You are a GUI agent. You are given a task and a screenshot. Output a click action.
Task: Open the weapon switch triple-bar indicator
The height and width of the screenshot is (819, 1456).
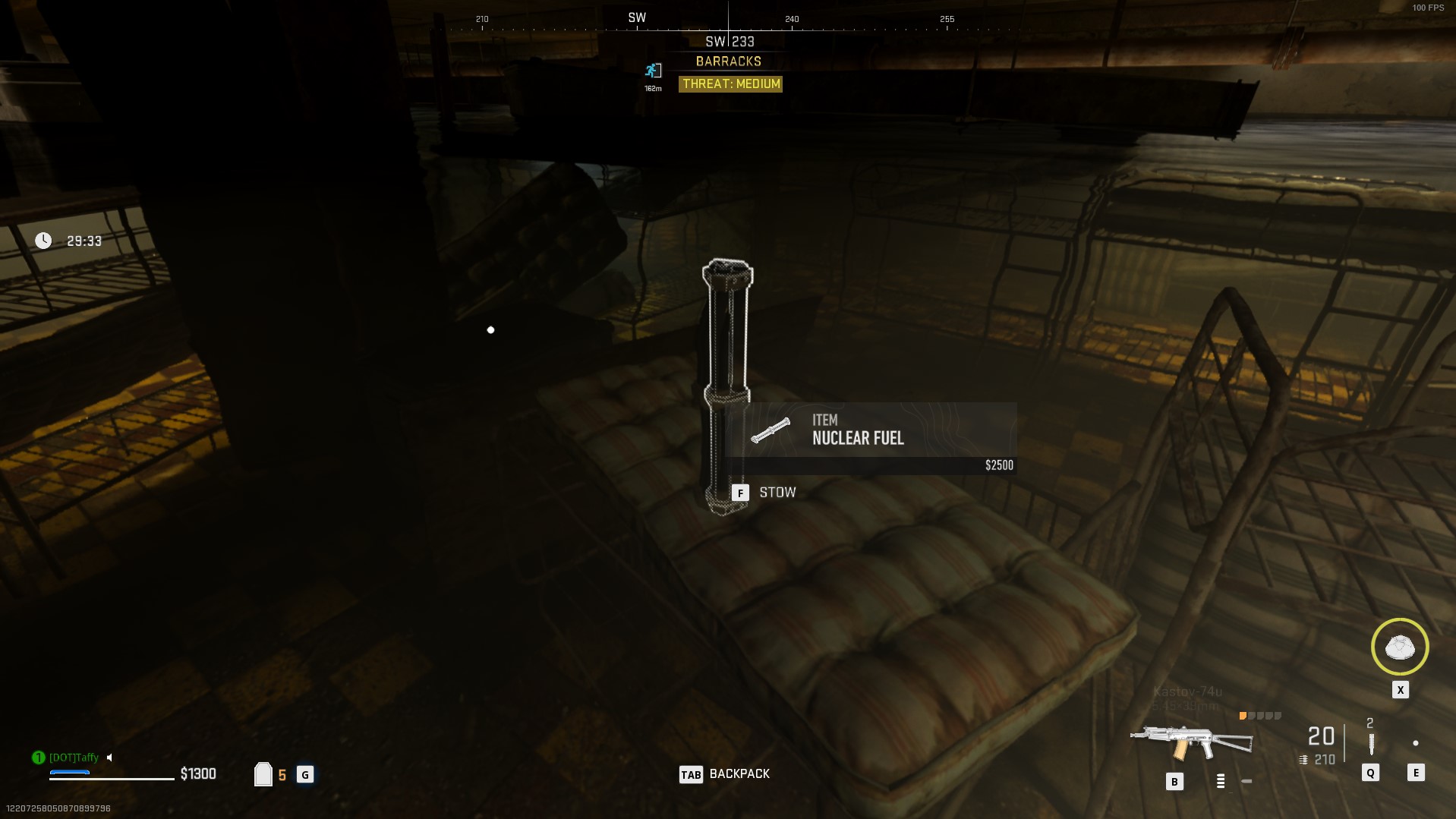coord(1221,779)
